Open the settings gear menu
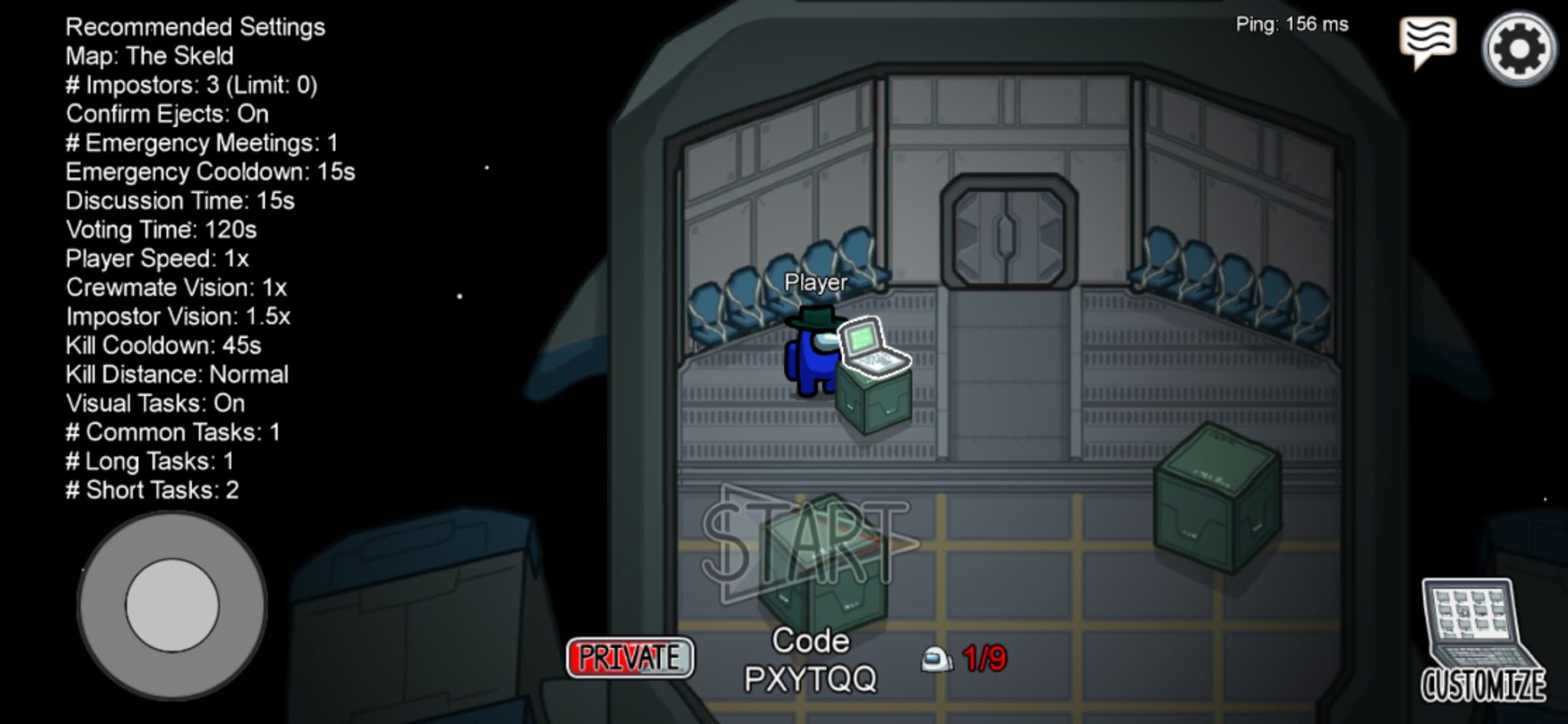Screen dimensions: 1568x724 click(1519, 48)
